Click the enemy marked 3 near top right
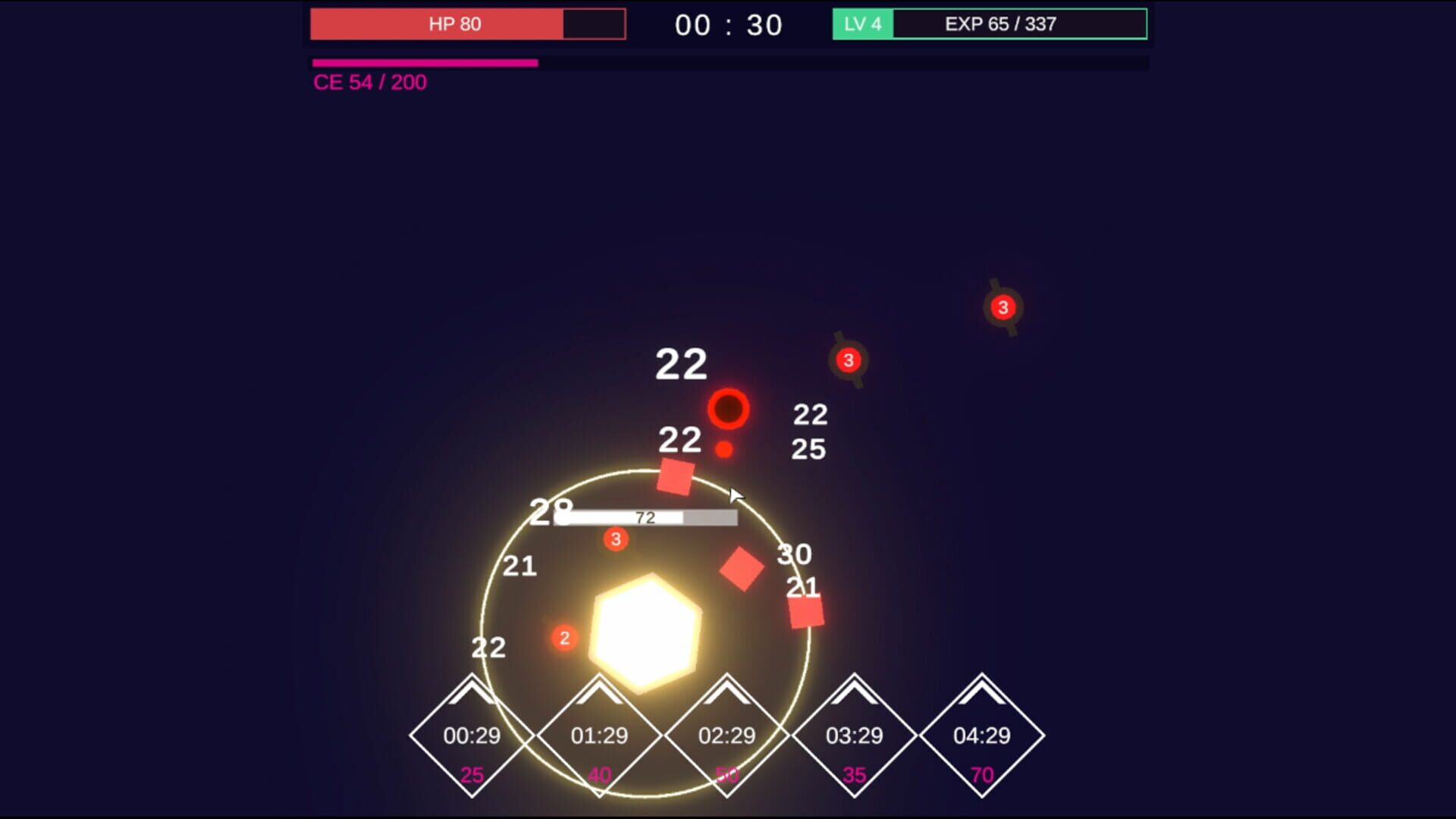 pyautogui.click(x=1003, y=308)
